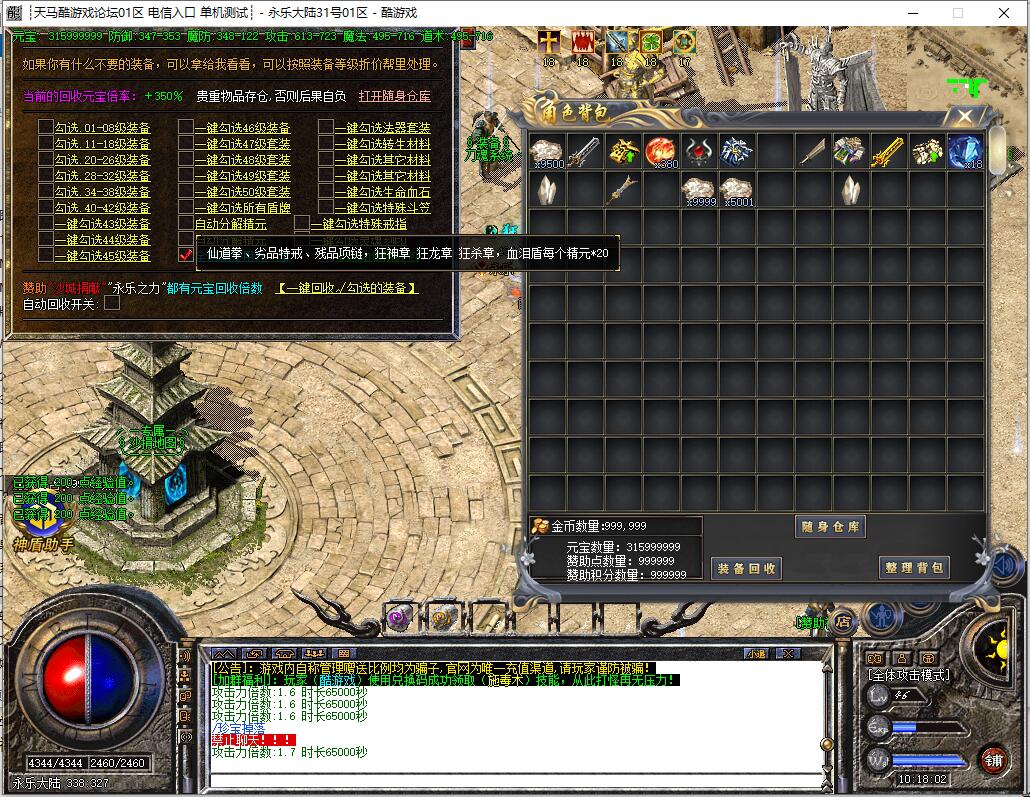Screen dimensions: 1030x797
Task: Close the game window
Action: point(1003,13)
